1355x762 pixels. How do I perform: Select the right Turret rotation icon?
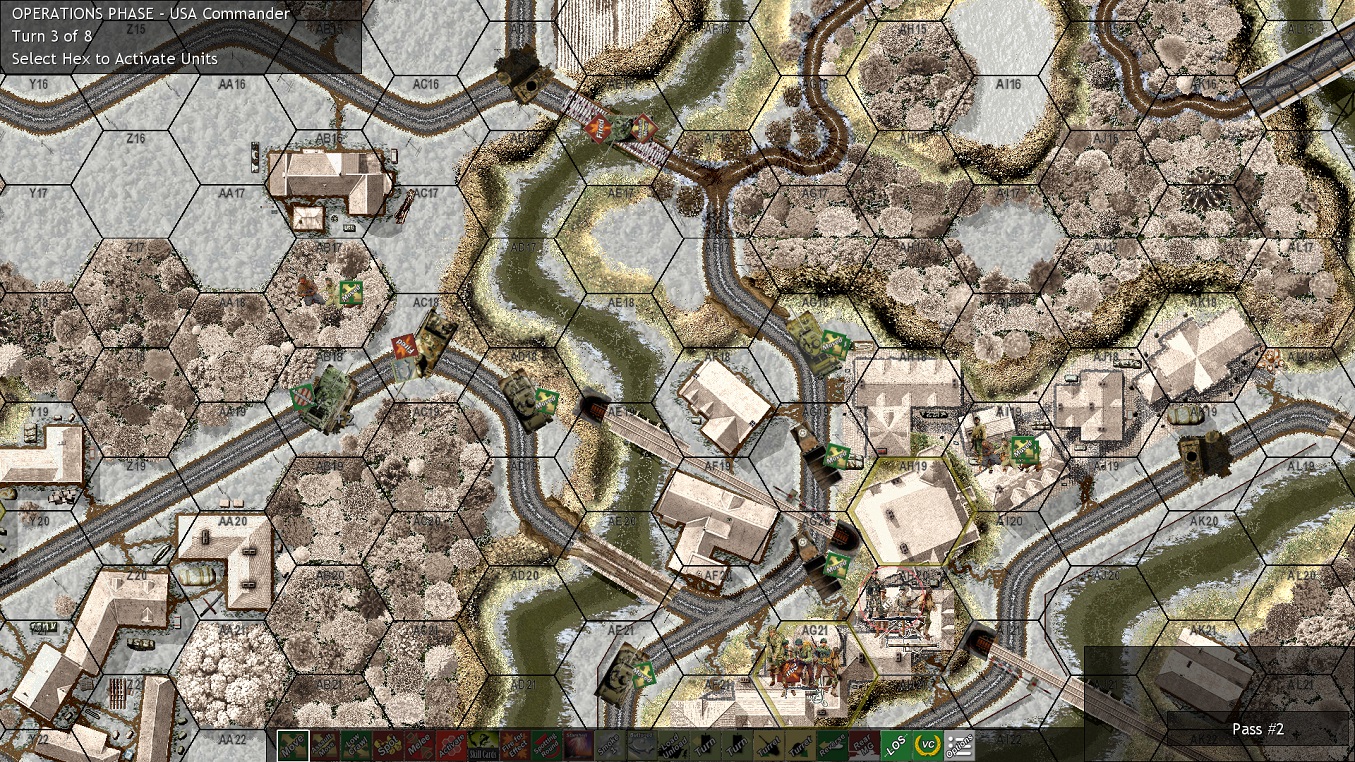click(x=799, y=746)
